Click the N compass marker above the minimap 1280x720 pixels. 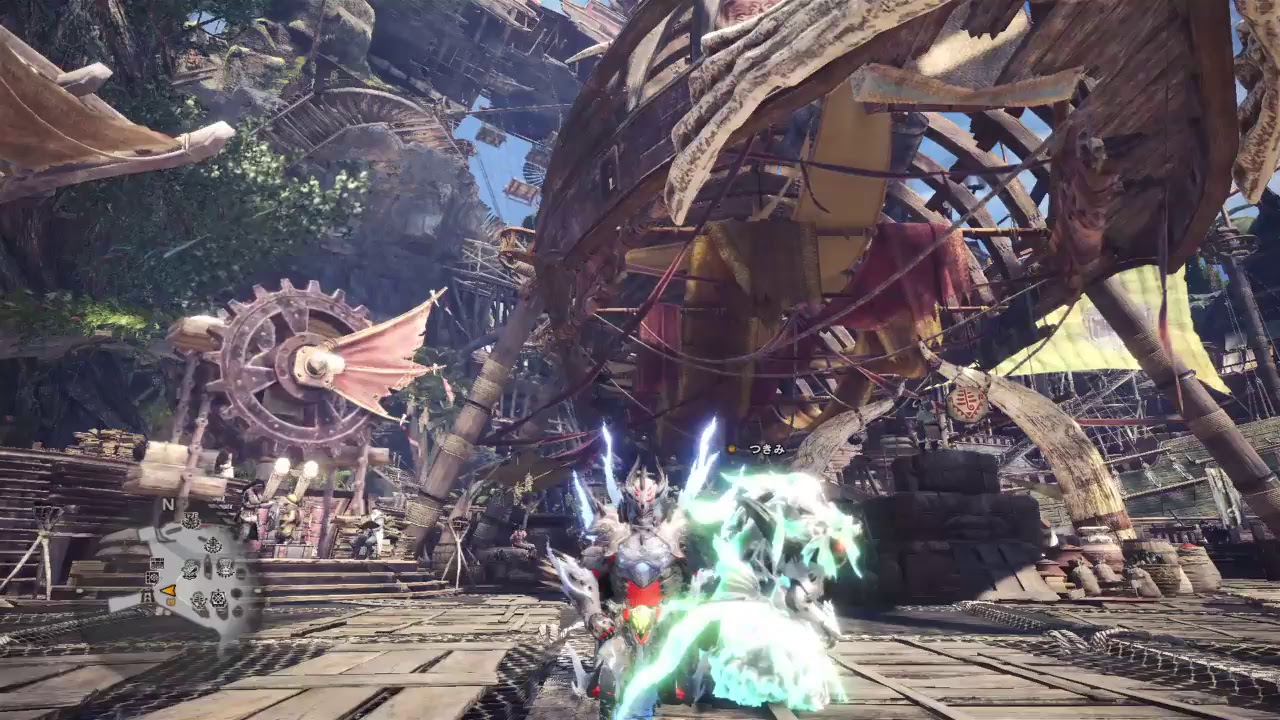[167, 502]
